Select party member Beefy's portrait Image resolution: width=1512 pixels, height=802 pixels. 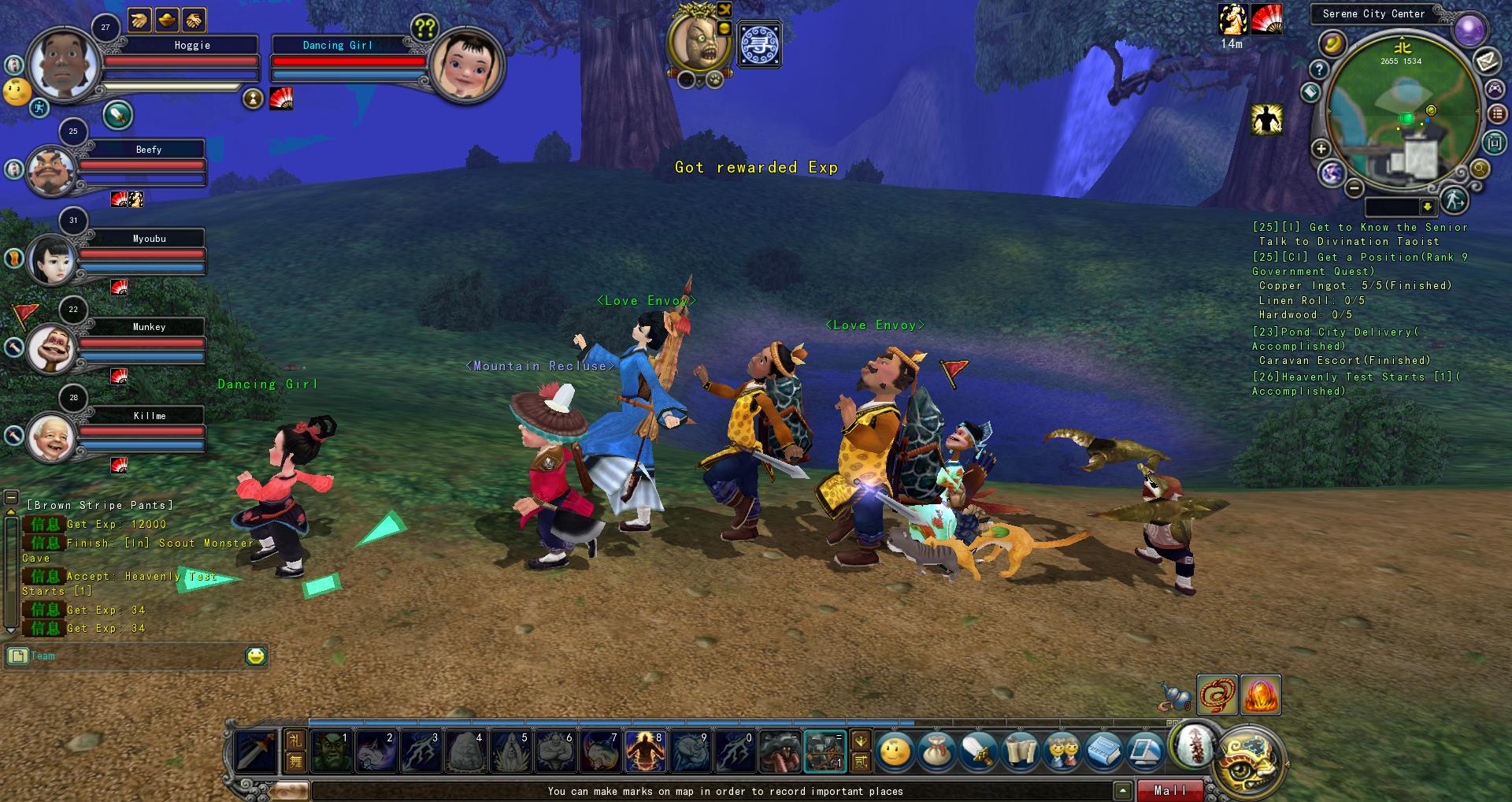coord(51,170)
